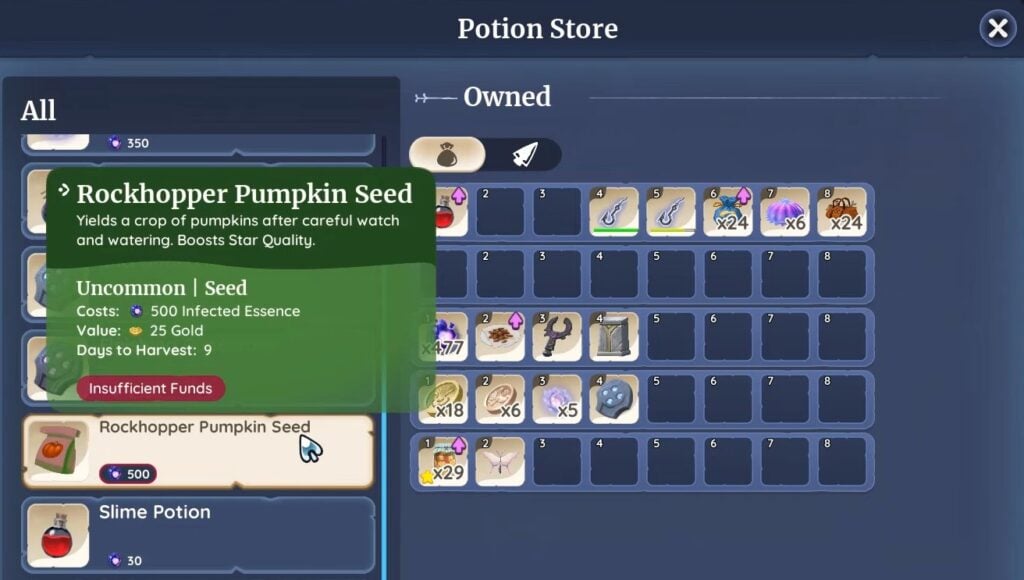Close the Potion Store window
1024x580 pixels.
pos(997,29)
